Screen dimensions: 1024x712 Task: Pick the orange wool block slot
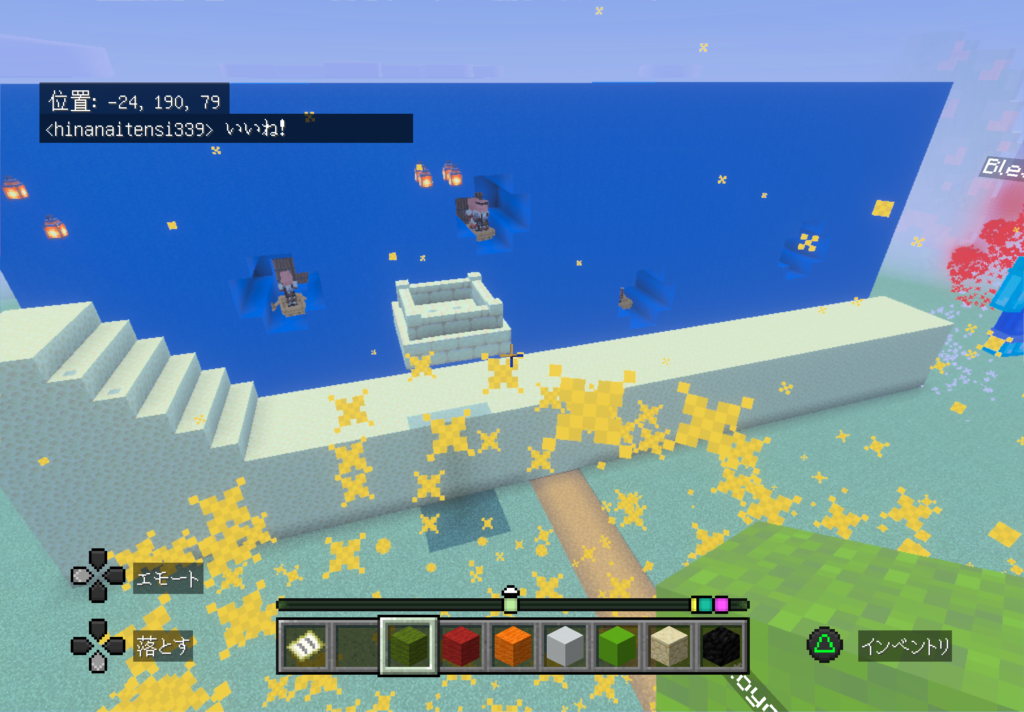(x=513, y=647)
